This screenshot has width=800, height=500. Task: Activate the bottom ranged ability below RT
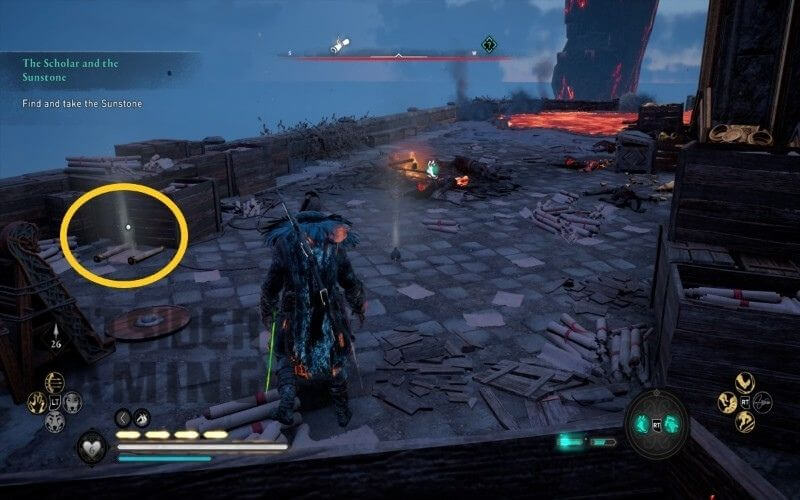click(x=743, y=421)
